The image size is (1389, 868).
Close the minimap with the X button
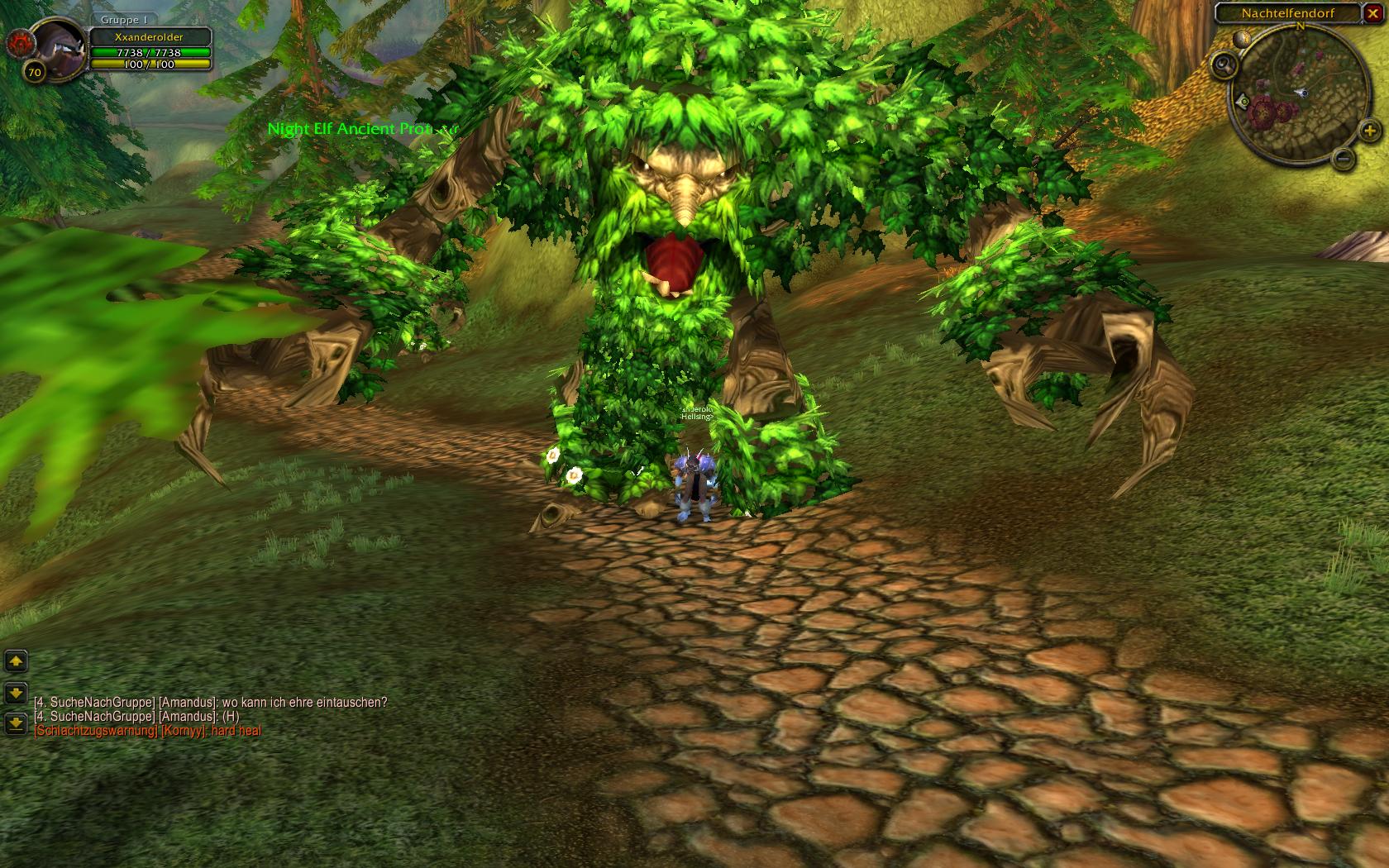(1372, 13)
